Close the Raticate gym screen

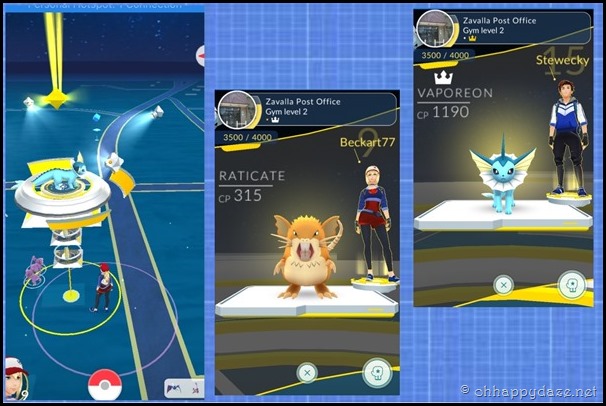coord(308,372)
